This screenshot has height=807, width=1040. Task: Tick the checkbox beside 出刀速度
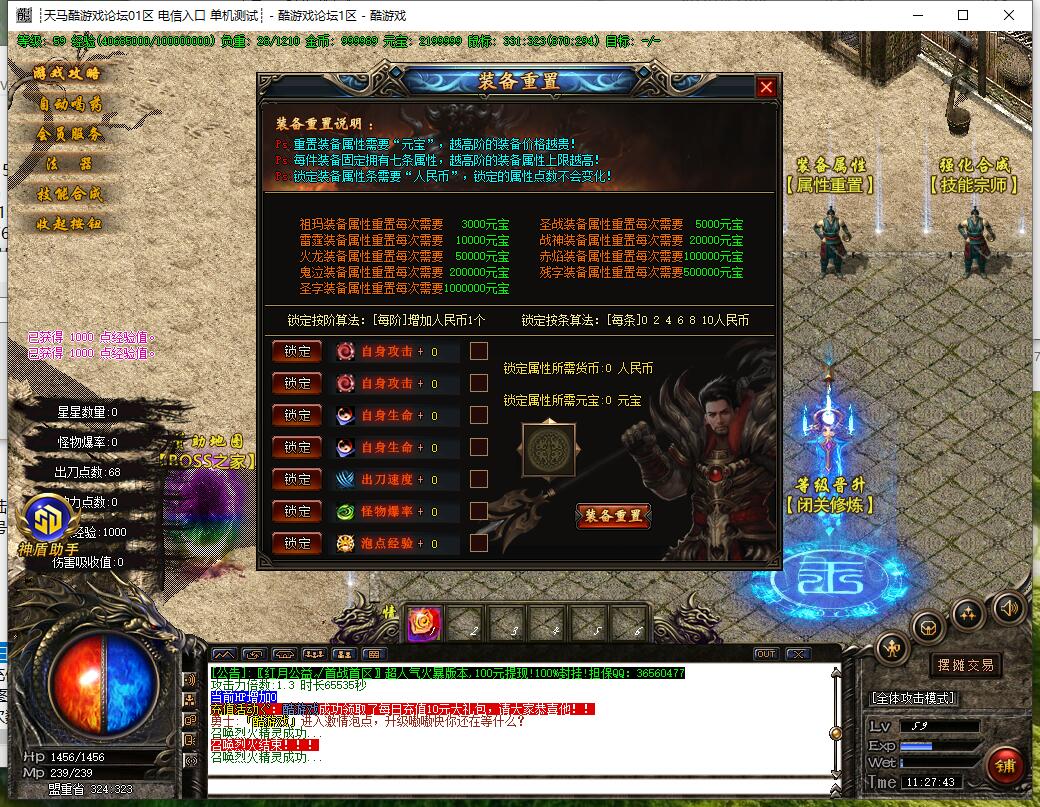pyautogui.click(x=479, y=479)
